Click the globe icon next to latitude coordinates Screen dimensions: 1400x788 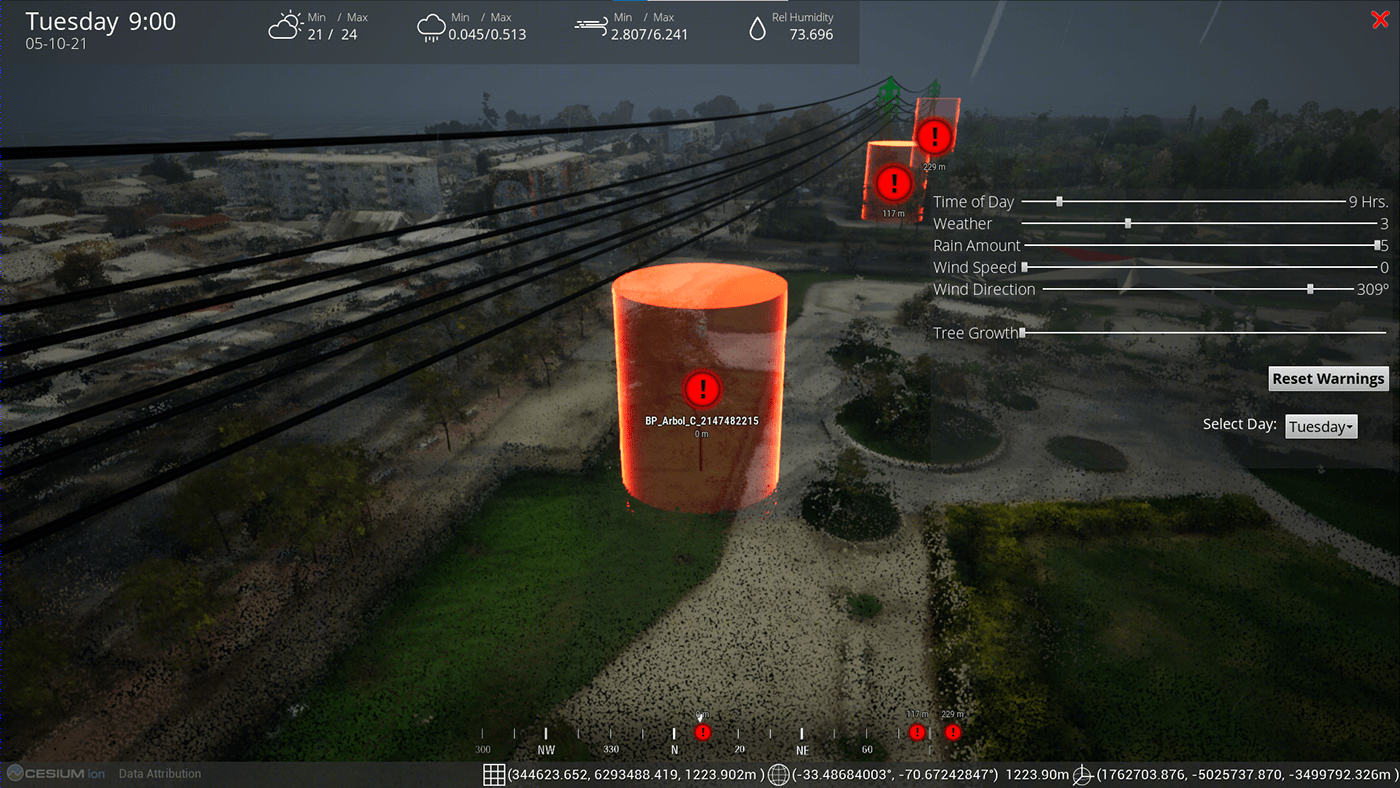click(x=778, y=774)
